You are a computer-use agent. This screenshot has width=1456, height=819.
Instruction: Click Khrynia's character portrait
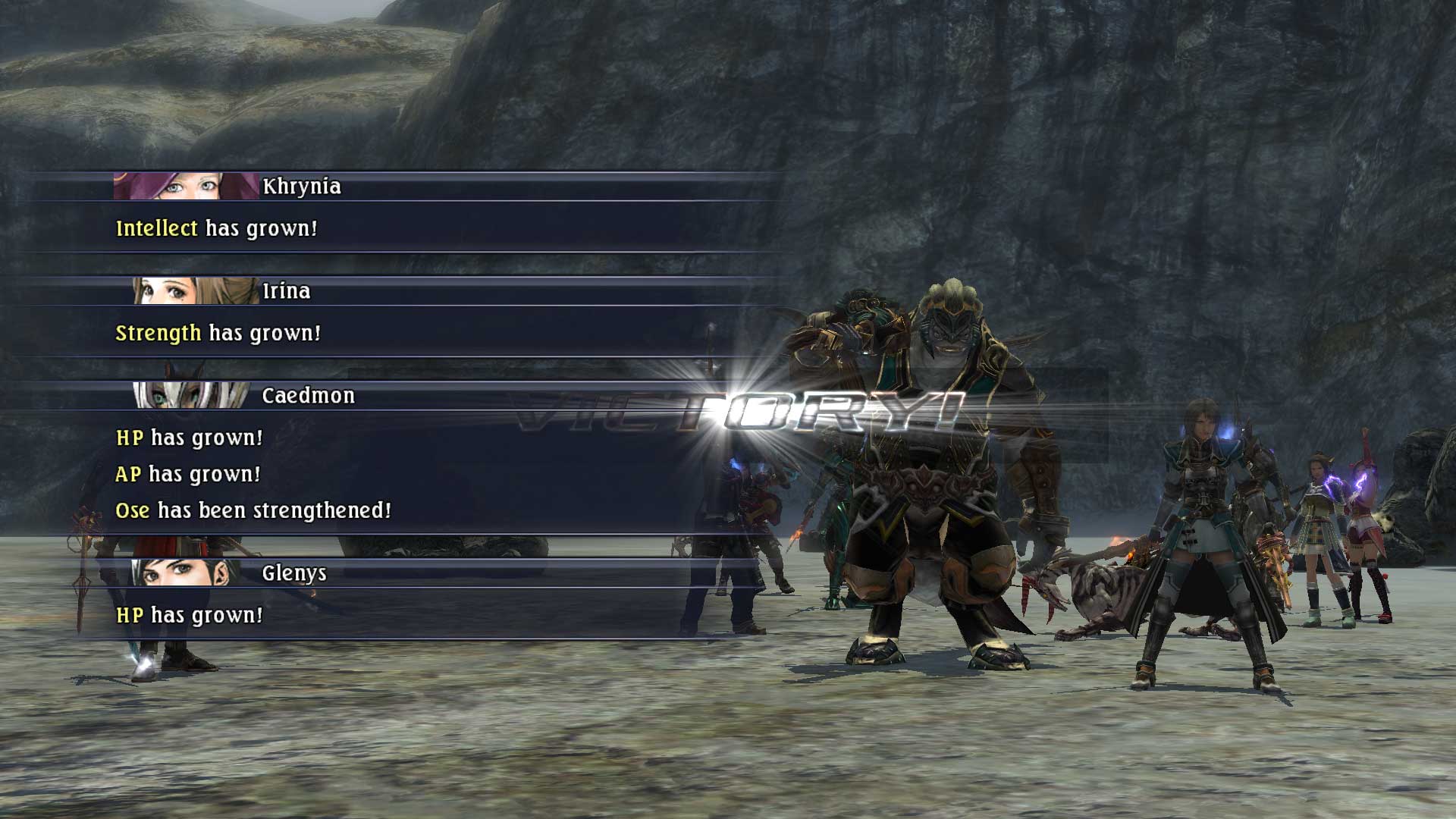pos(182,184)
